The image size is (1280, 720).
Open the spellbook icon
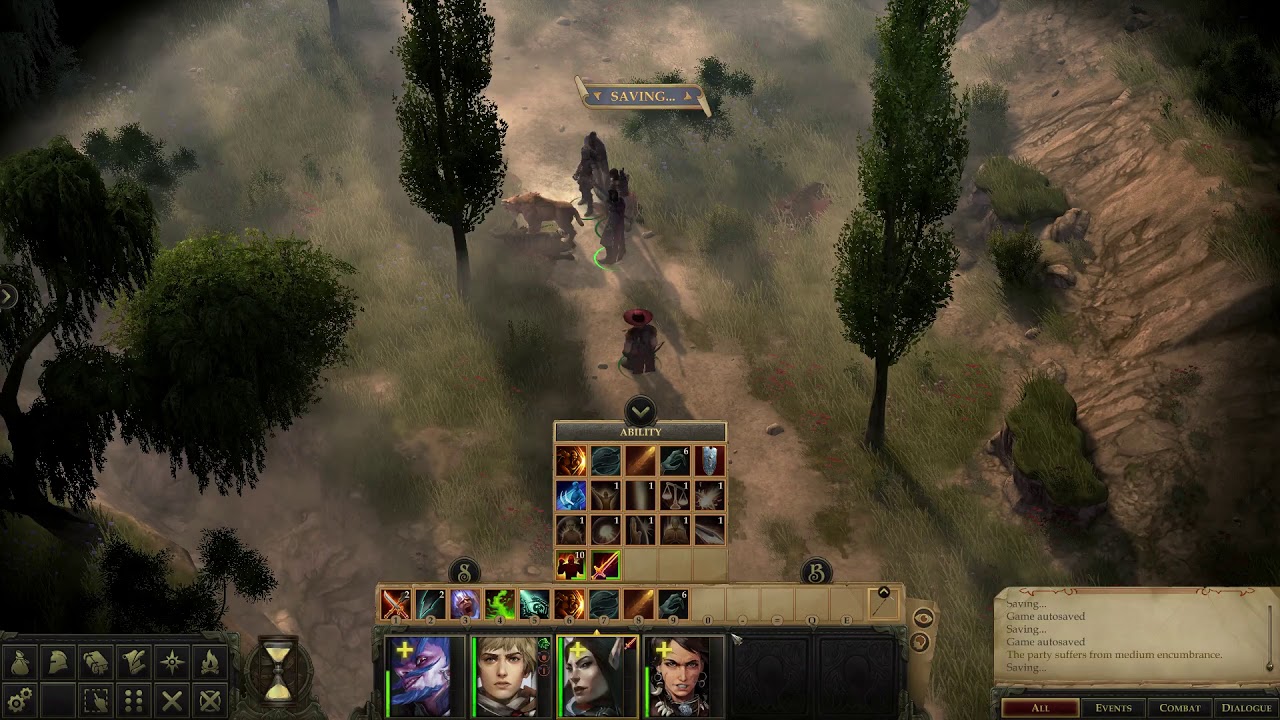(96, 661)
